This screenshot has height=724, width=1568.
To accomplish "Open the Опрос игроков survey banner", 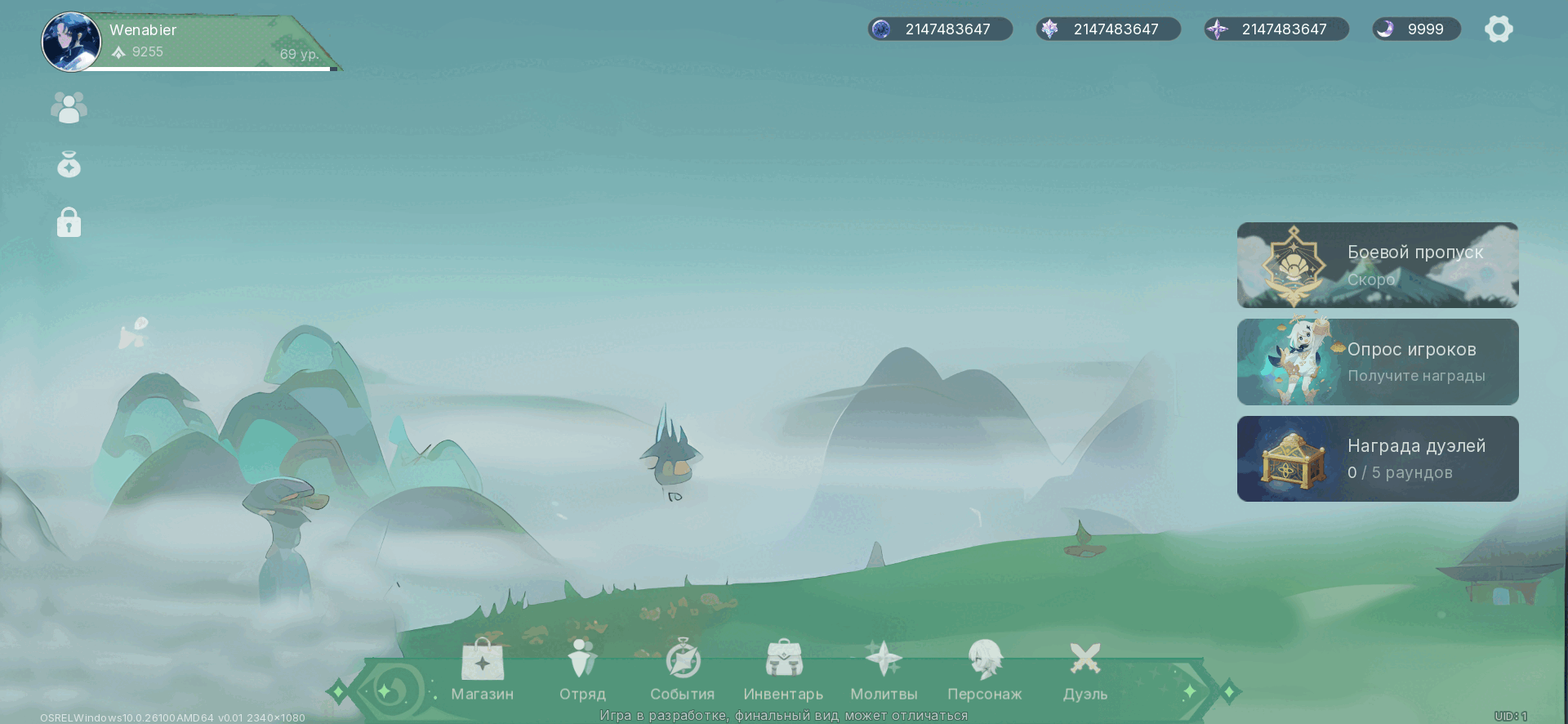I will click(1378, 362).
